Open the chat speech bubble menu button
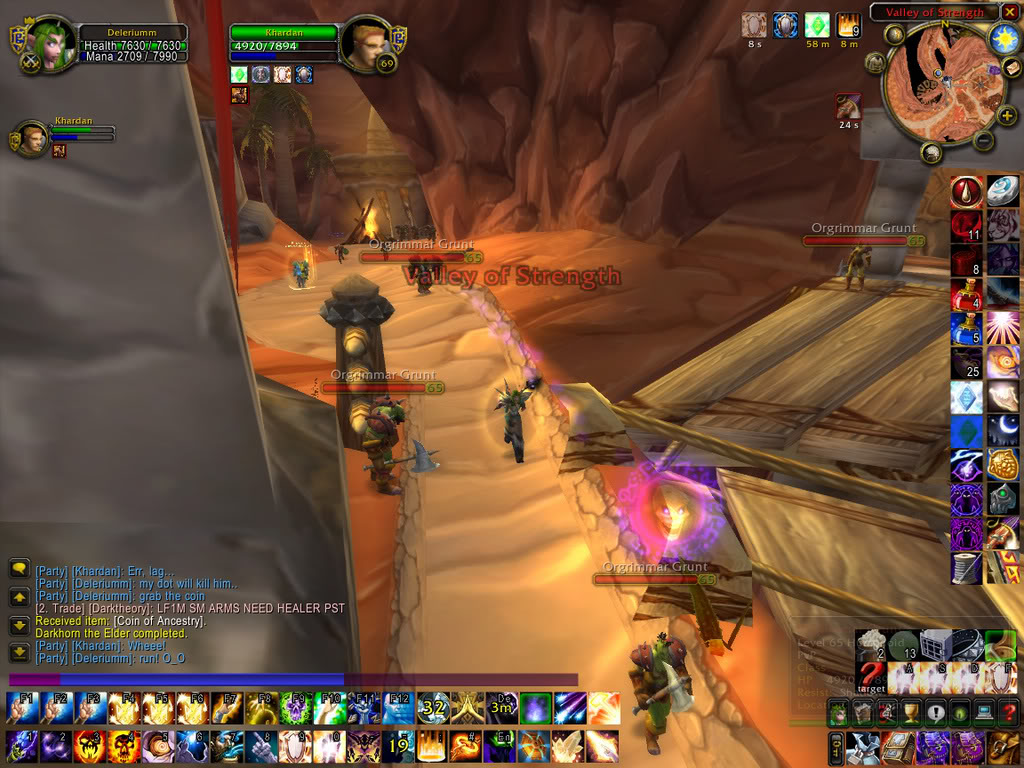Viewport: 1024px width, 768px height. pyautogui.click(x=19, y=568)
